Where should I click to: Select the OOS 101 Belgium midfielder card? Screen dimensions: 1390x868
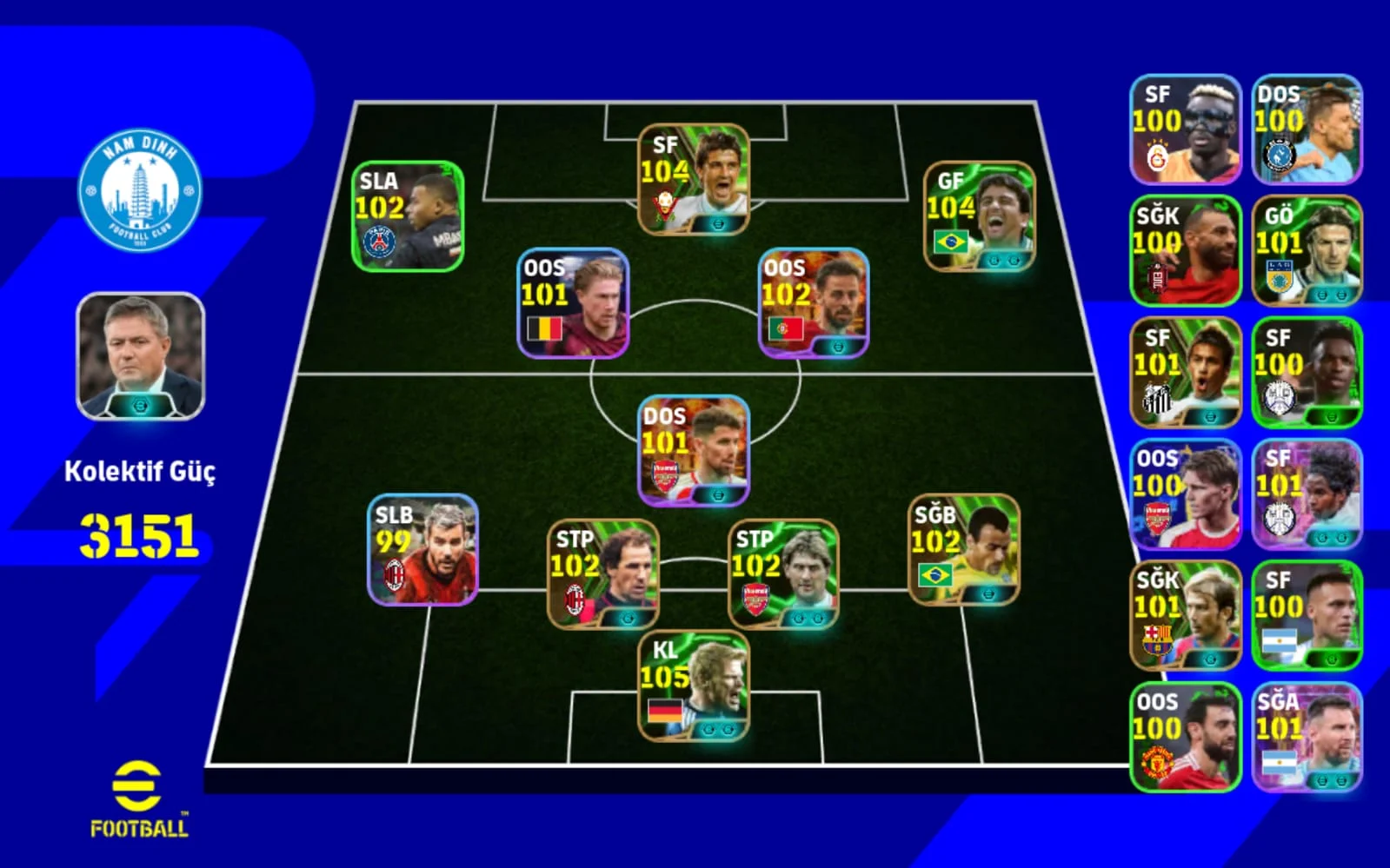(573, 303)
